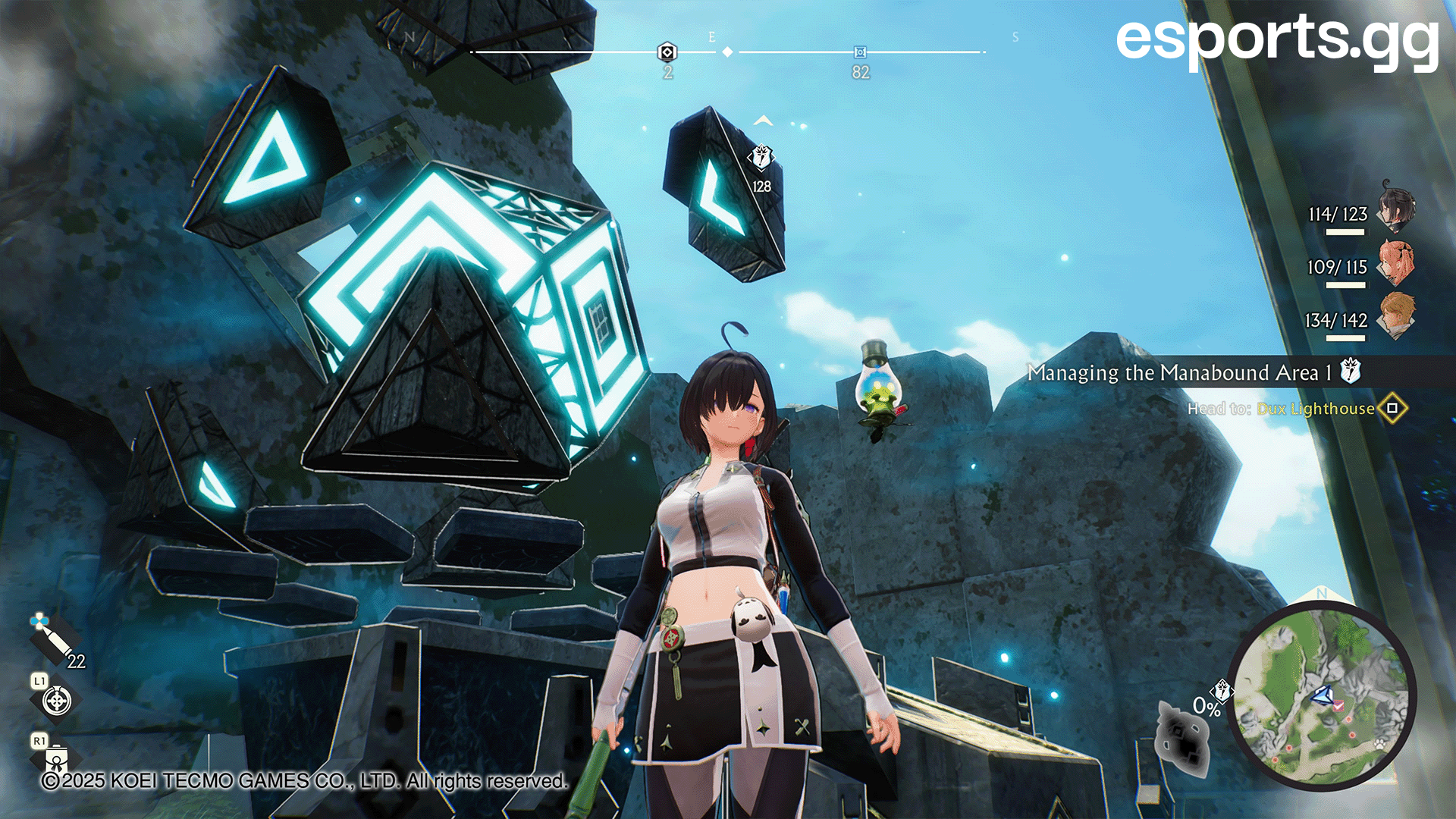Select the blue compass marker labeled 82
1456x819 pixels.
tap(860, 52)
